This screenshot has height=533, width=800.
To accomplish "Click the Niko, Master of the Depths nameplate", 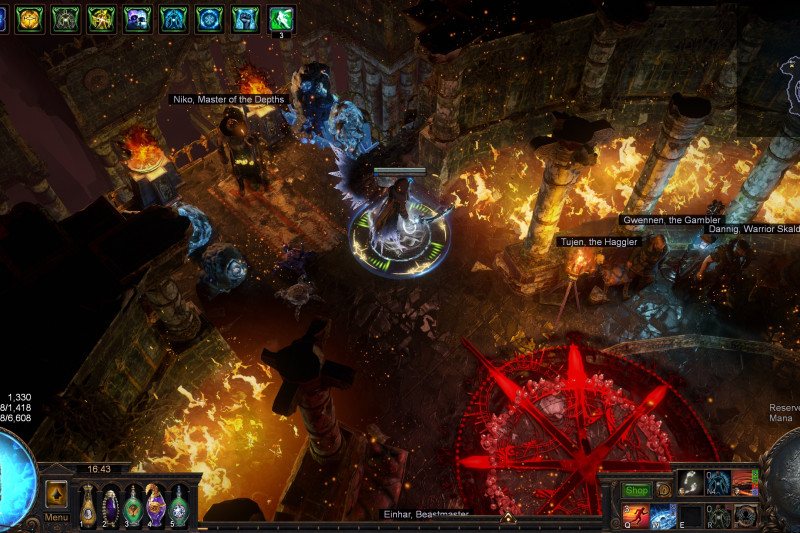I will (228, 99).
